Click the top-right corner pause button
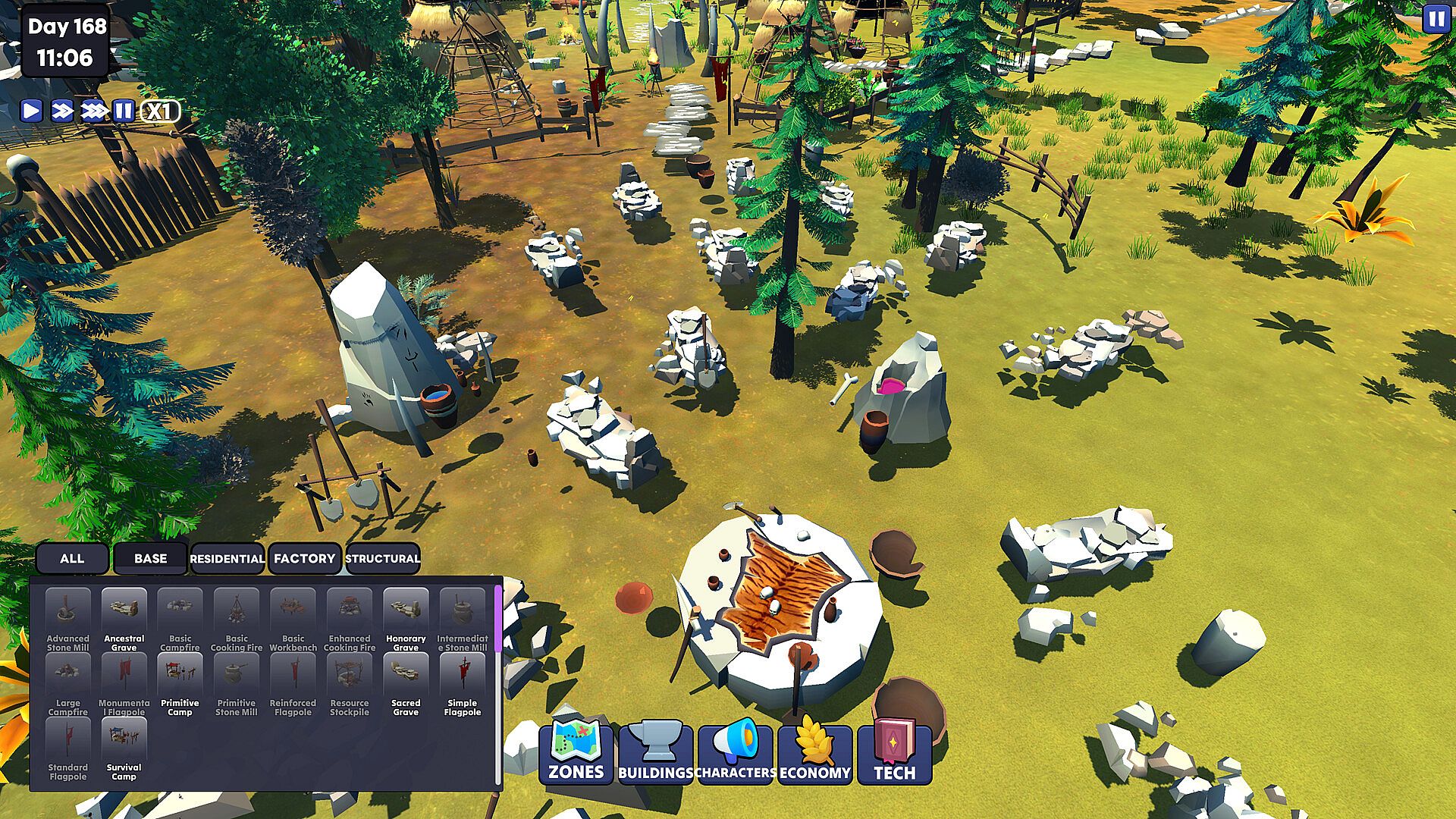 click(x=1435, y=19)
